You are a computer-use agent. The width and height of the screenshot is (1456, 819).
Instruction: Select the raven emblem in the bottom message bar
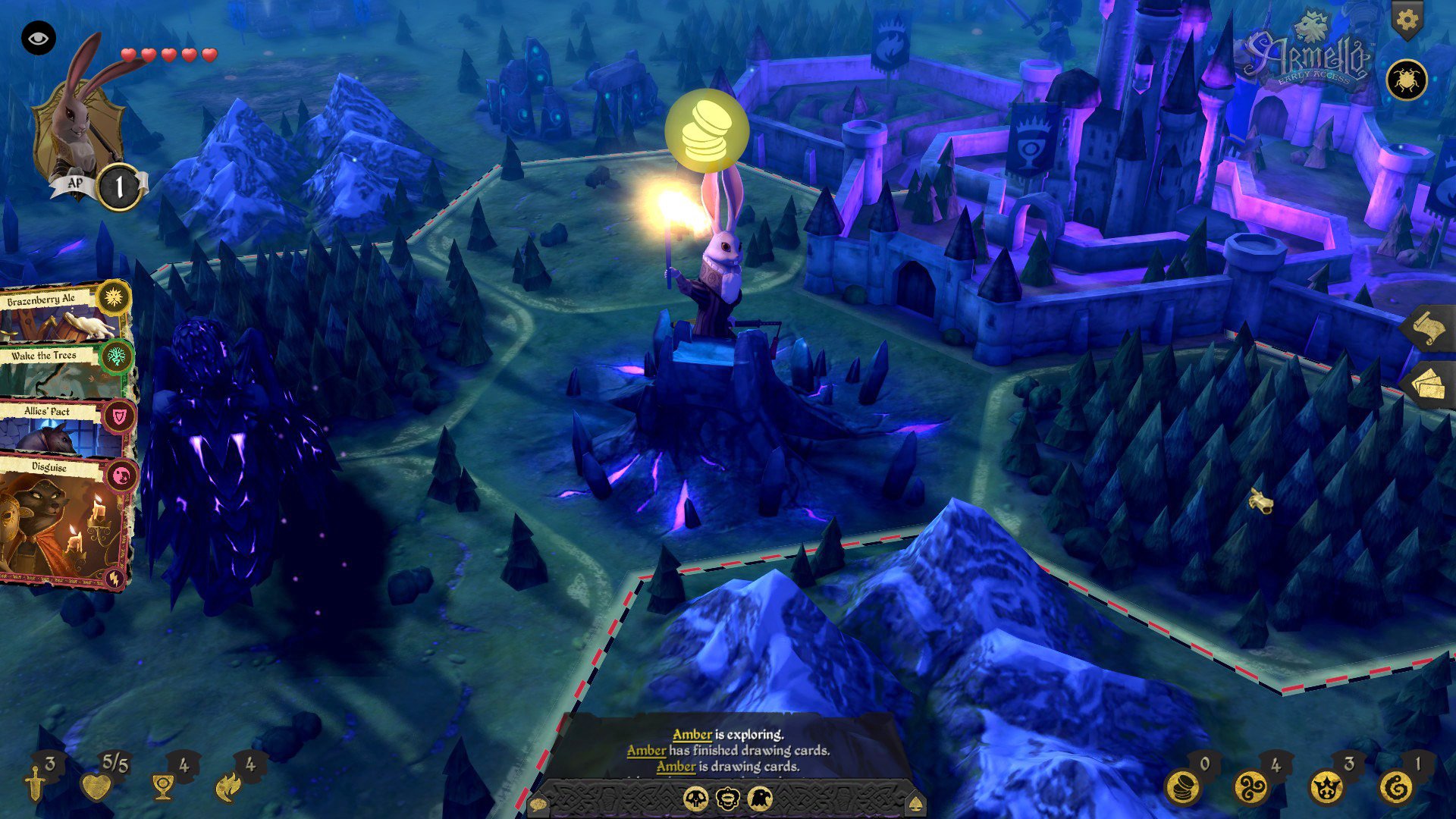[x=760, y=798]
